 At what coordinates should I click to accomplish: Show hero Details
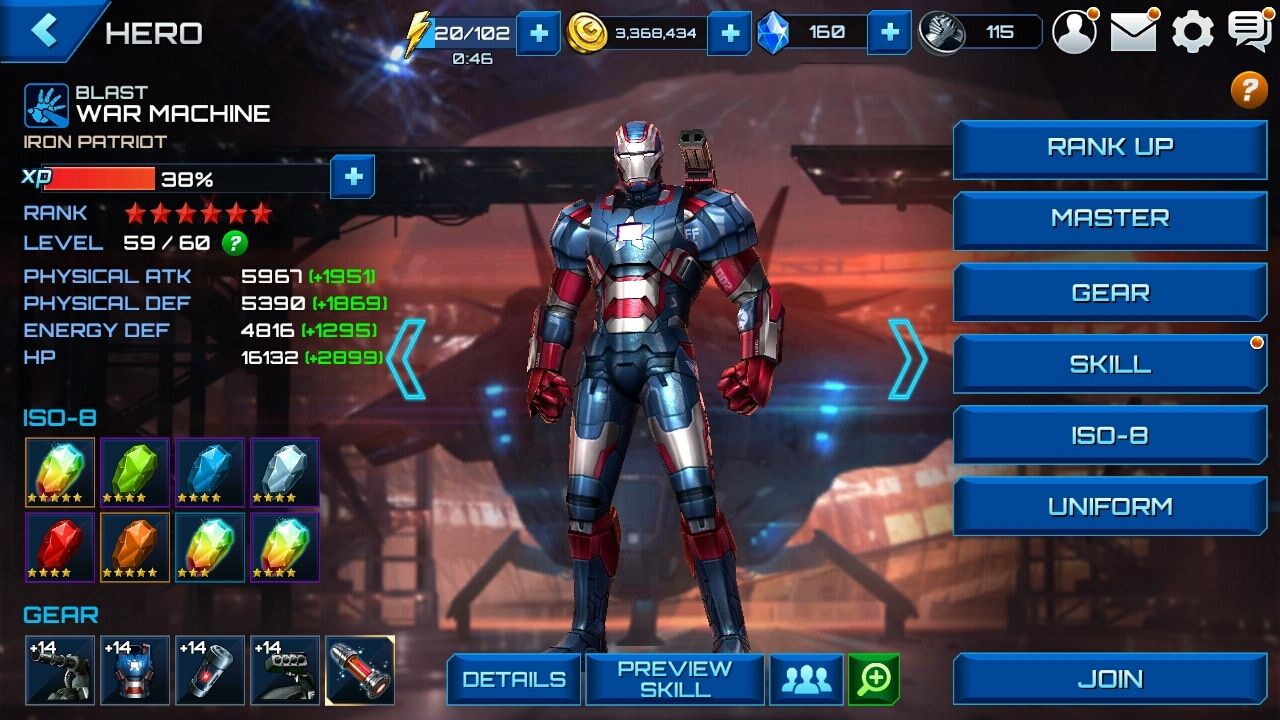coord(513,680)
